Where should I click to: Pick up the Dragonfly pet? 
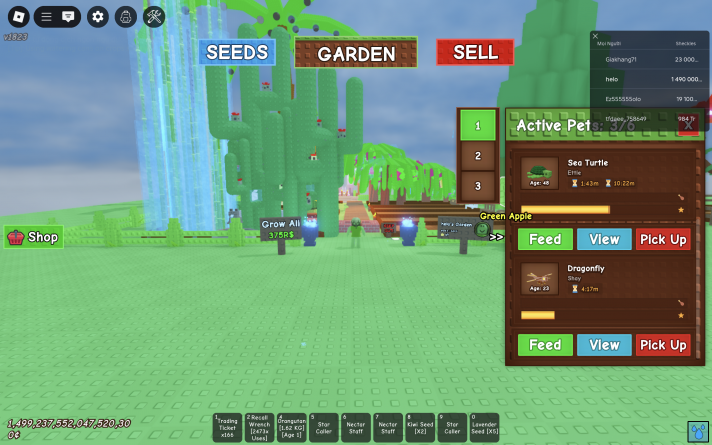(663, 345)
